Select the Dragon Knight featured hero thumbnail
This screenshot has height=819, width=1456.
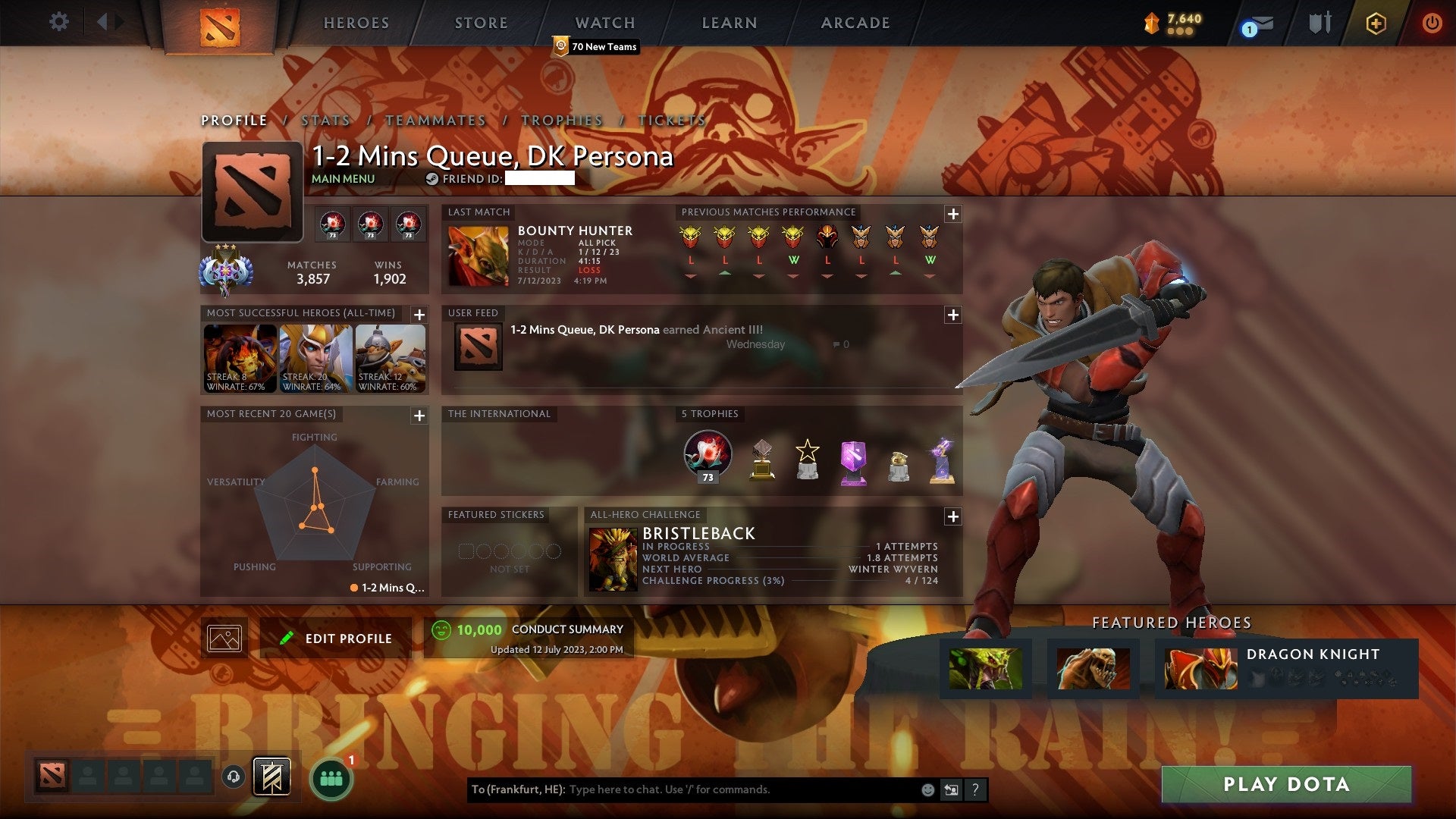1200,669
